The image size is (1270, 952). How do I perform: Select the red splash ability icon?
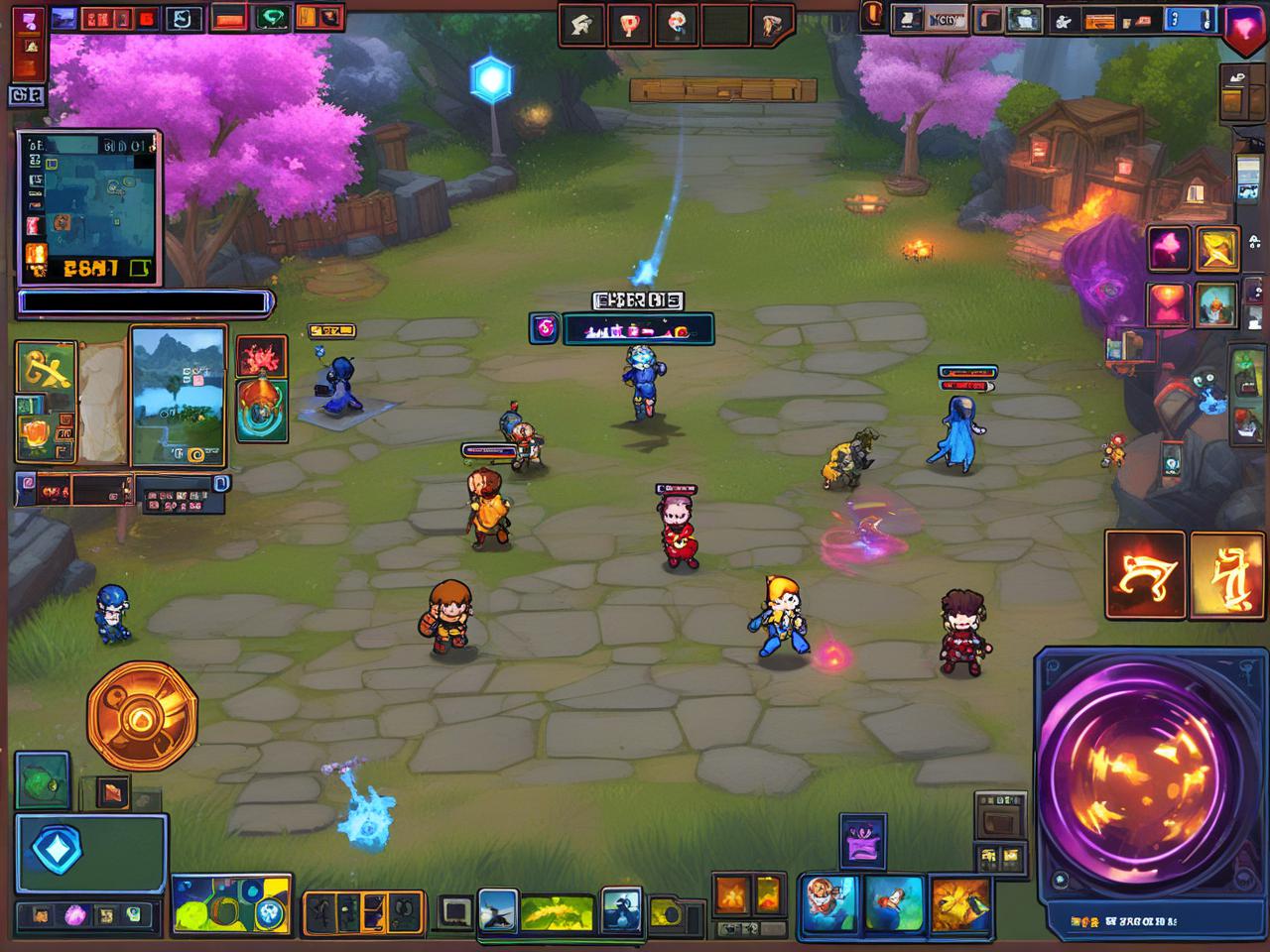click(x=262, y=357)
